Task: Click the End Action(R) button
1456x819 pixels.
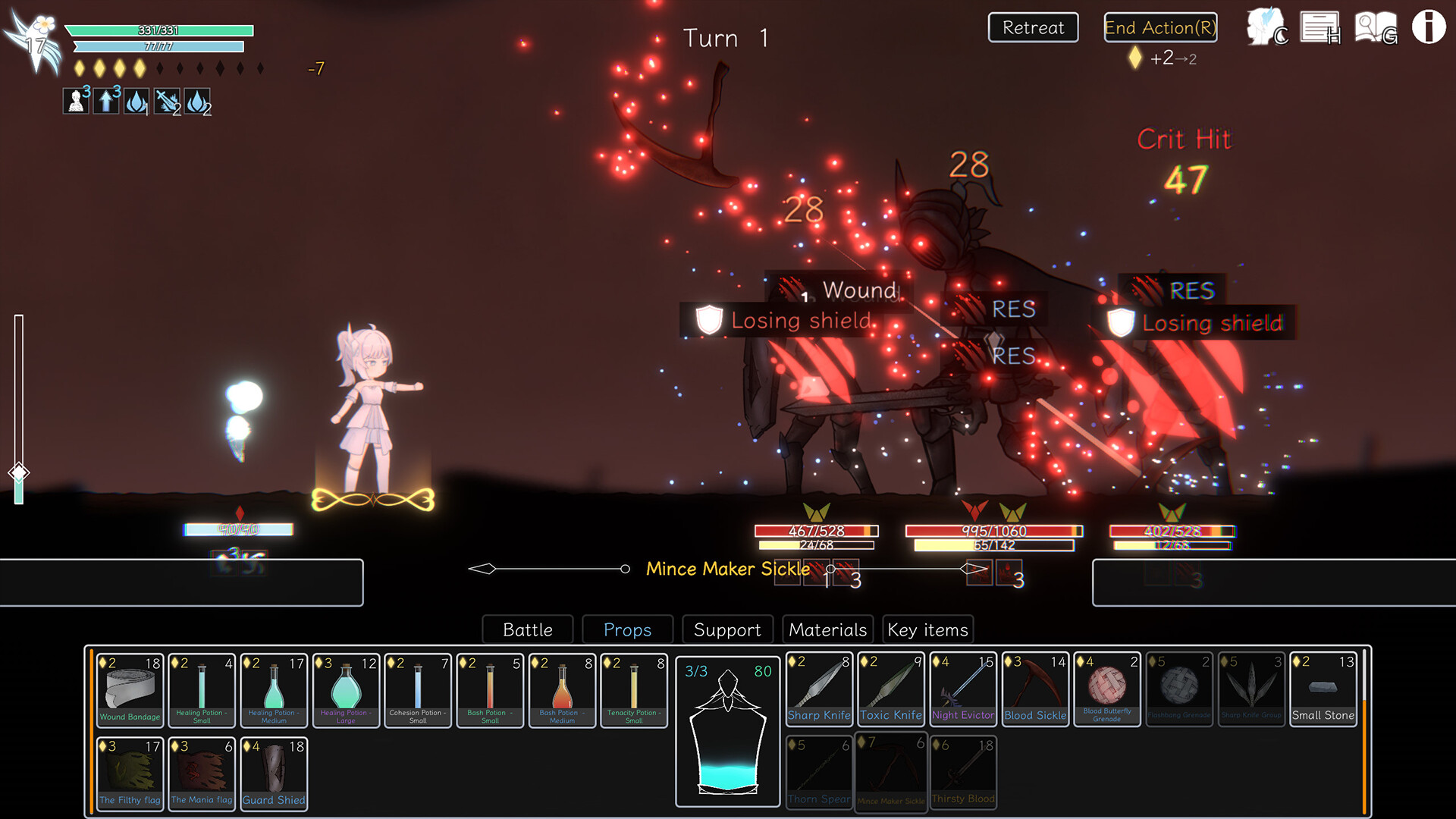Action: click(1159, 28)
